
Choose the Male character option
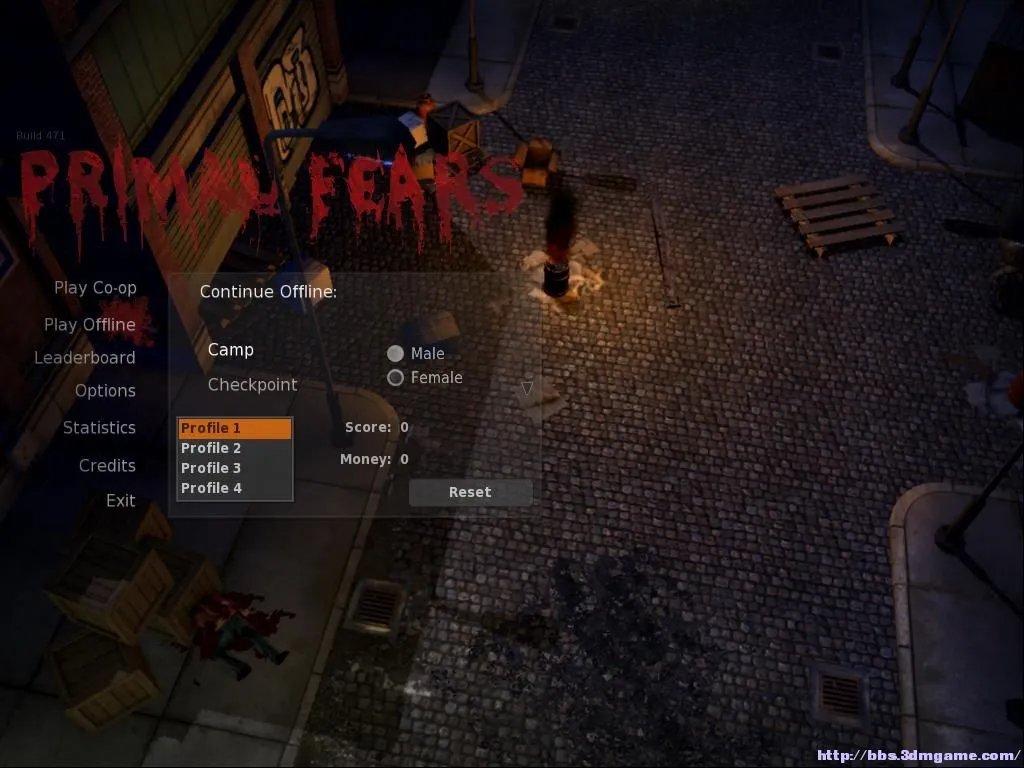pos(396,354)
